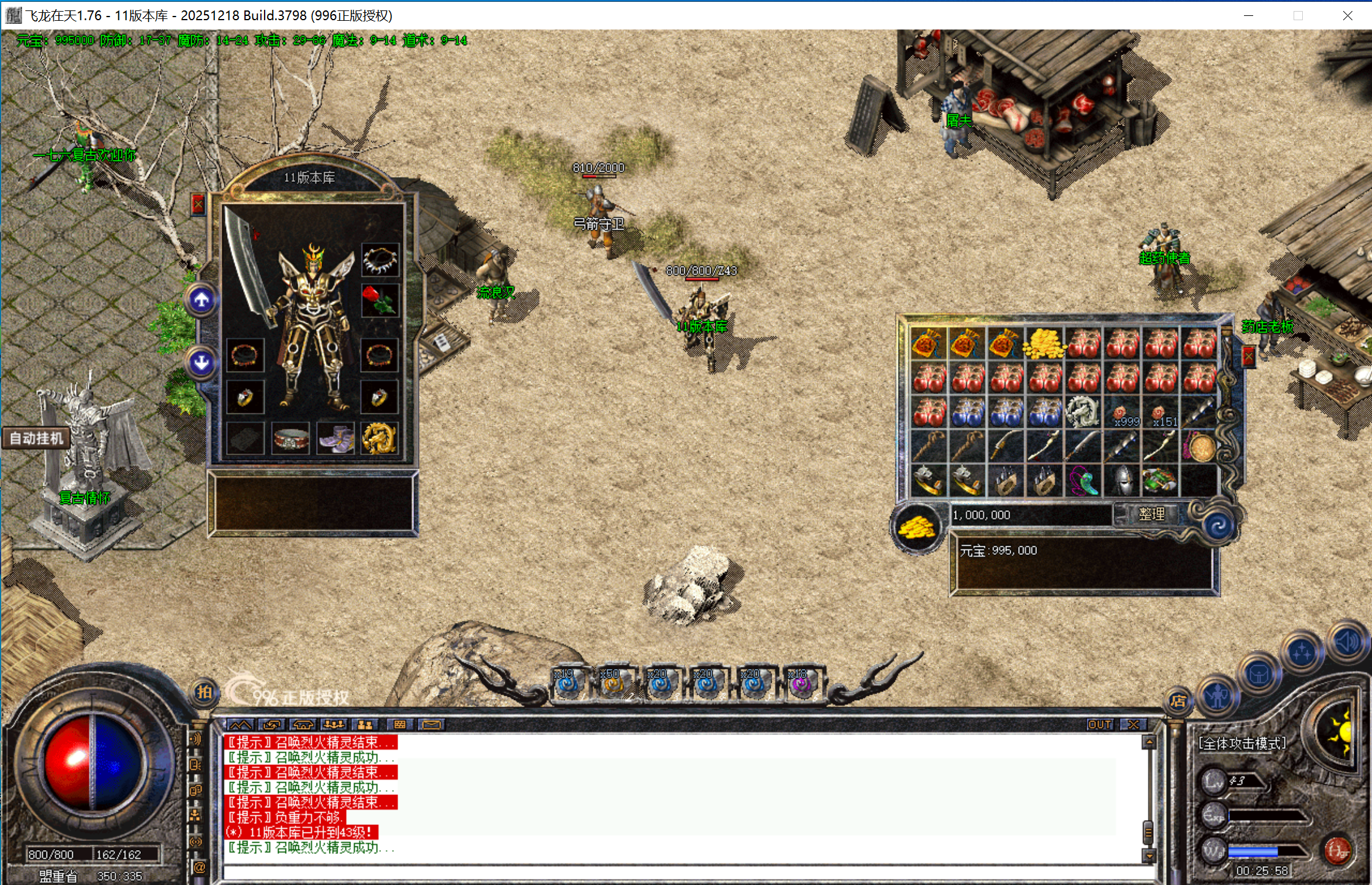This screenshot has height=885, width=1372.
Task: Click the up arrow on character panel
Action: tap(202, 300)
